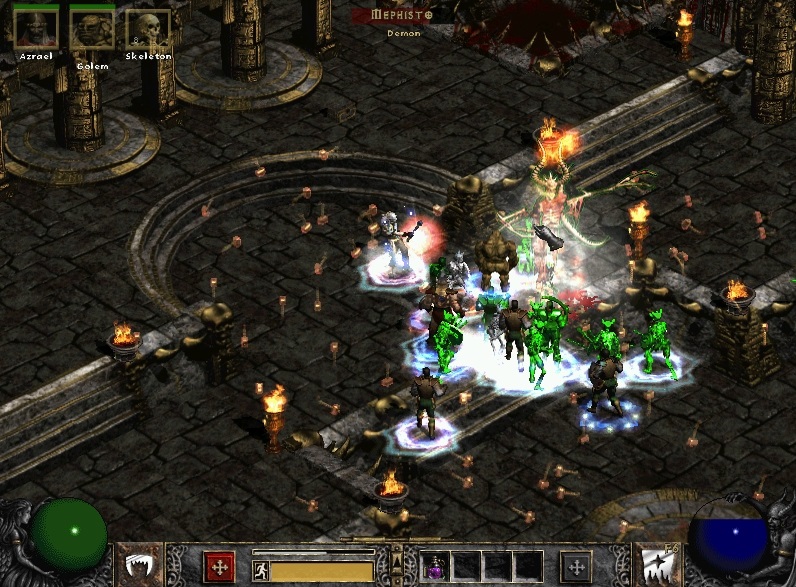
Task: Select the Azrael mercenary portrait
Action: [x=35, y=29]
